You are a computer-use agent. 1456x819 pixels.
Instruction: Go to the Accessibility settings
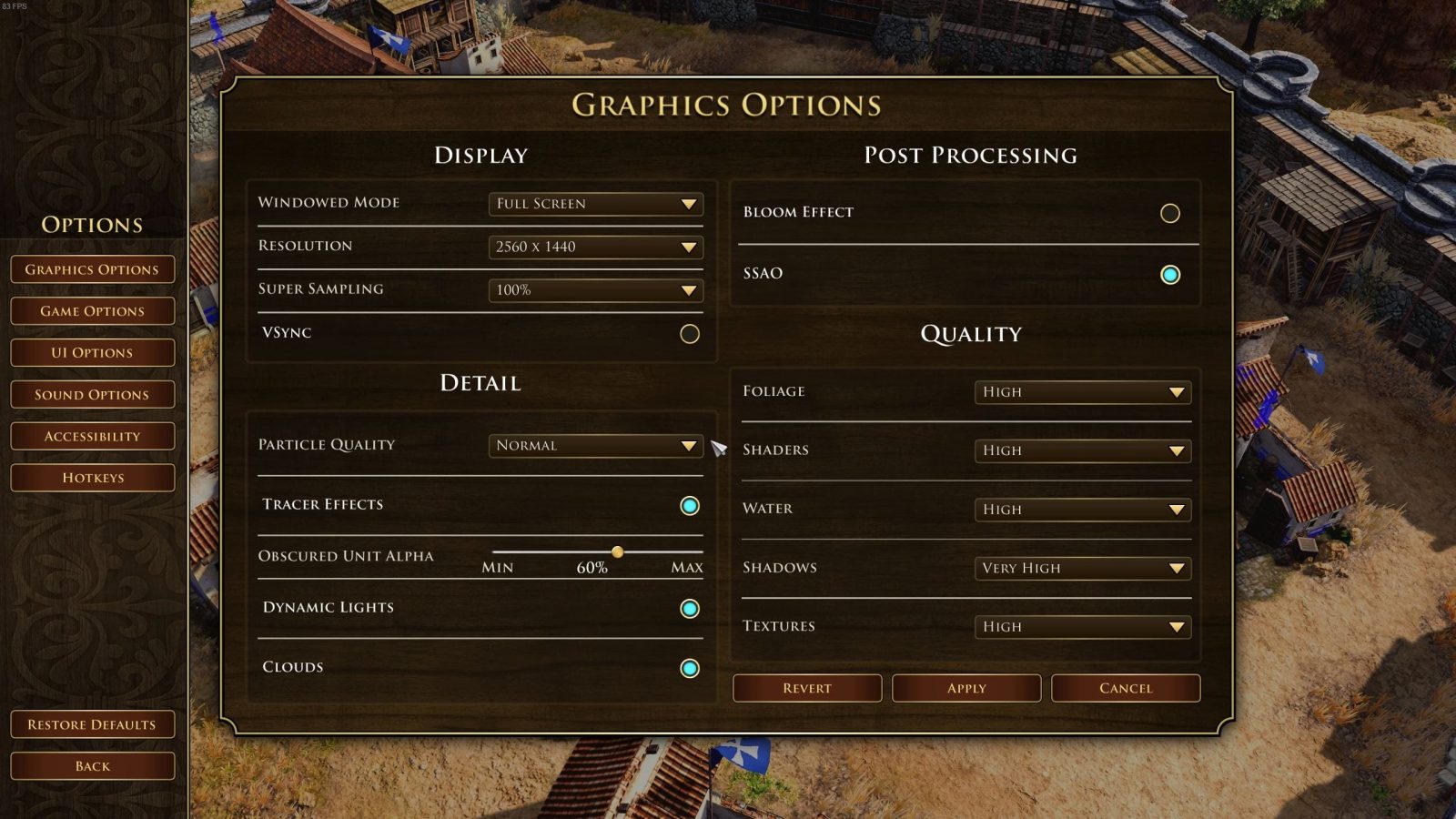(x=92, y=437)
